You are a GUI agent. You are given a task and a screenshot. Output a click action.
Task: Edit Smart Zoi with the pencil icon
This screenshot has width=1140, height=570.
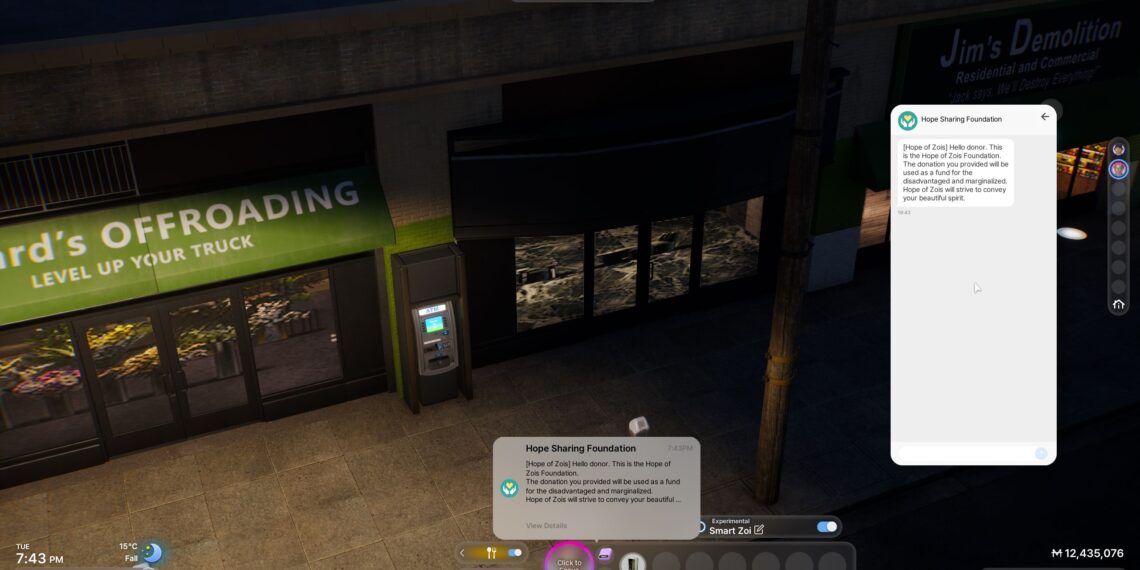(759, 530)
